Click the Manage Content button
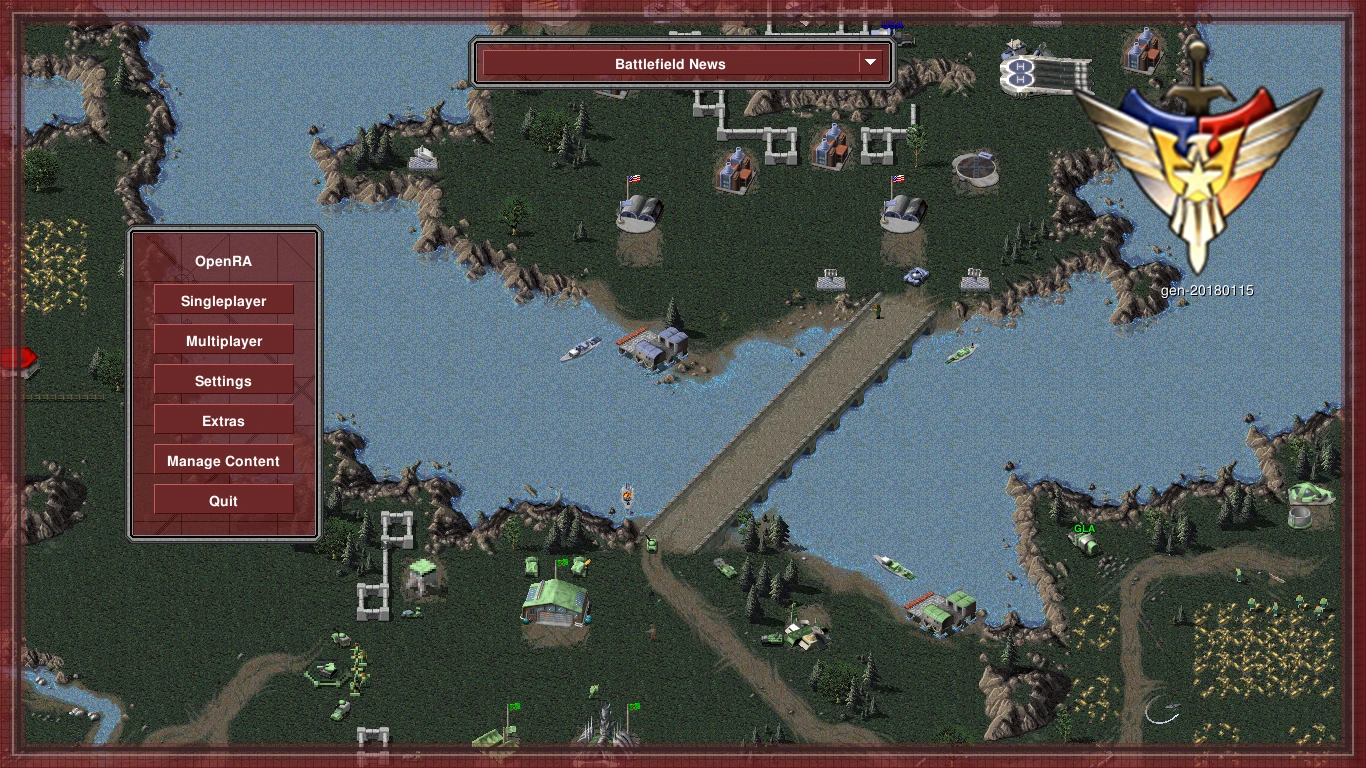The height and width of the screenshot is (768, 1366). point(223,461)
